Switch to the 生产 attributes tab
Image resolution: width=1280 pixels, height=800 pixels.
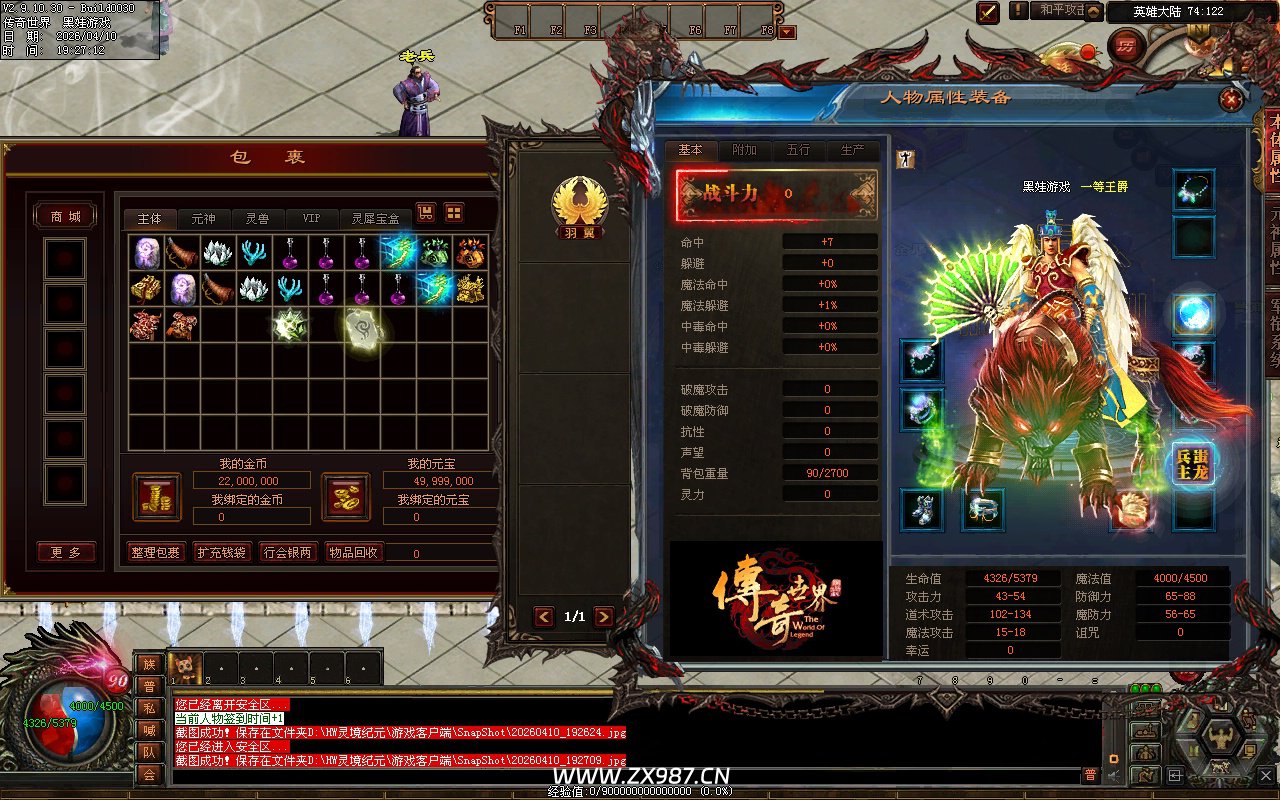[852, 150]
